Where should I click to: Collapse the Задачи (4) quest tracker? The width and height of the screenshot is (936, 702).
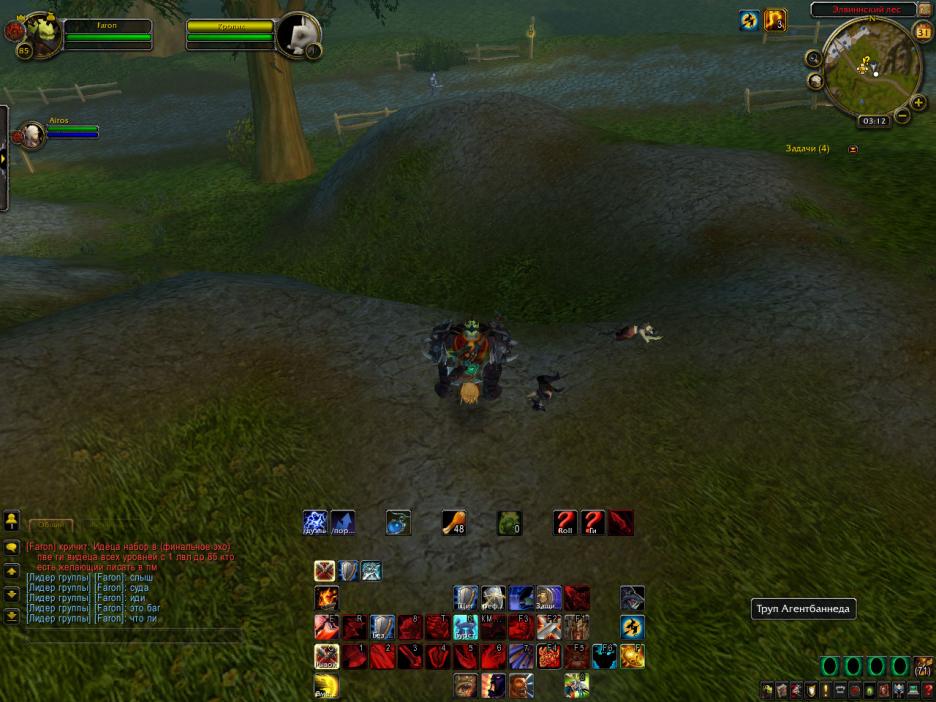coord(852,149)
